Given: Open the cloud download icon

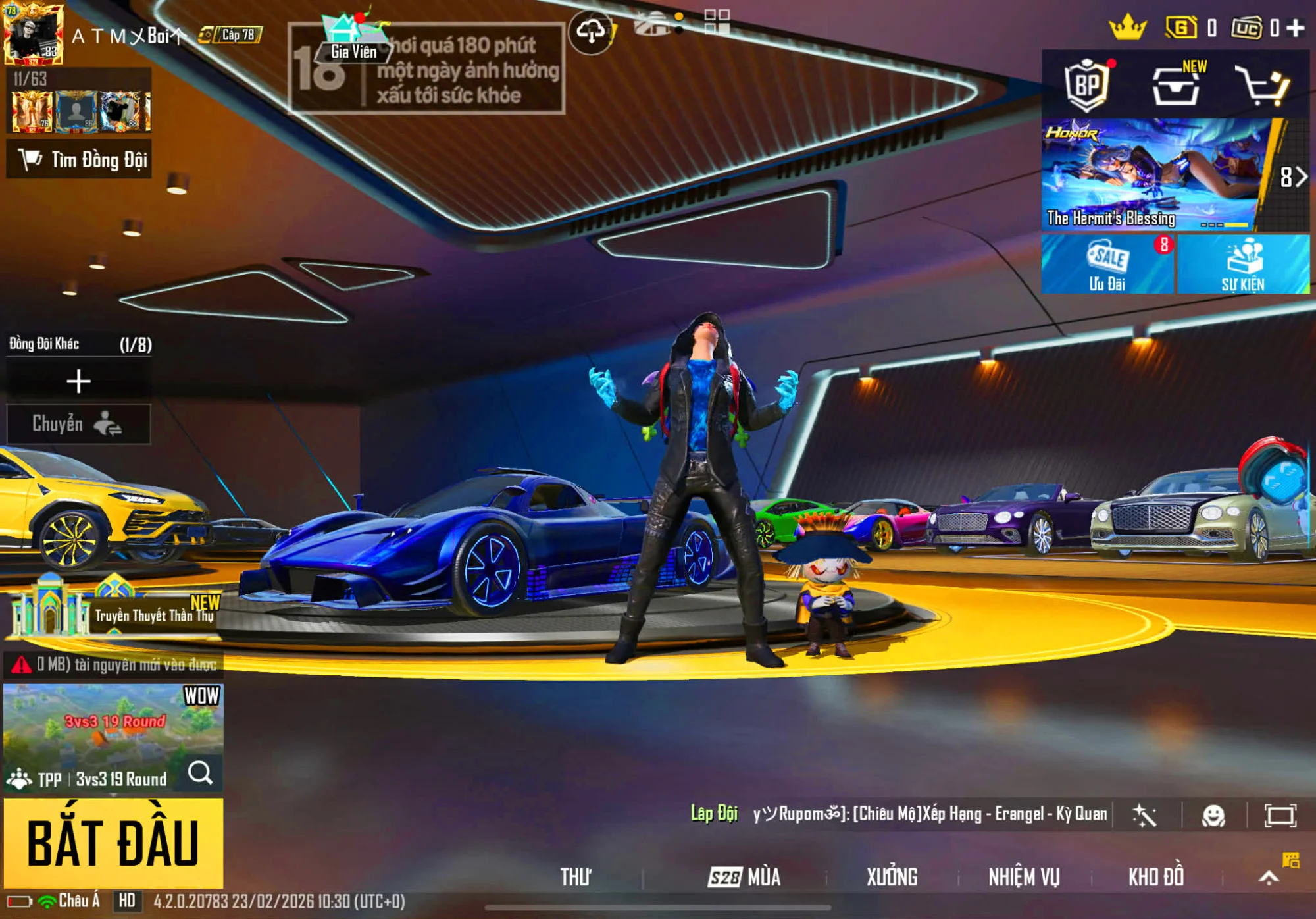Looking at the screenshot, I should click(x=591, y=32).
